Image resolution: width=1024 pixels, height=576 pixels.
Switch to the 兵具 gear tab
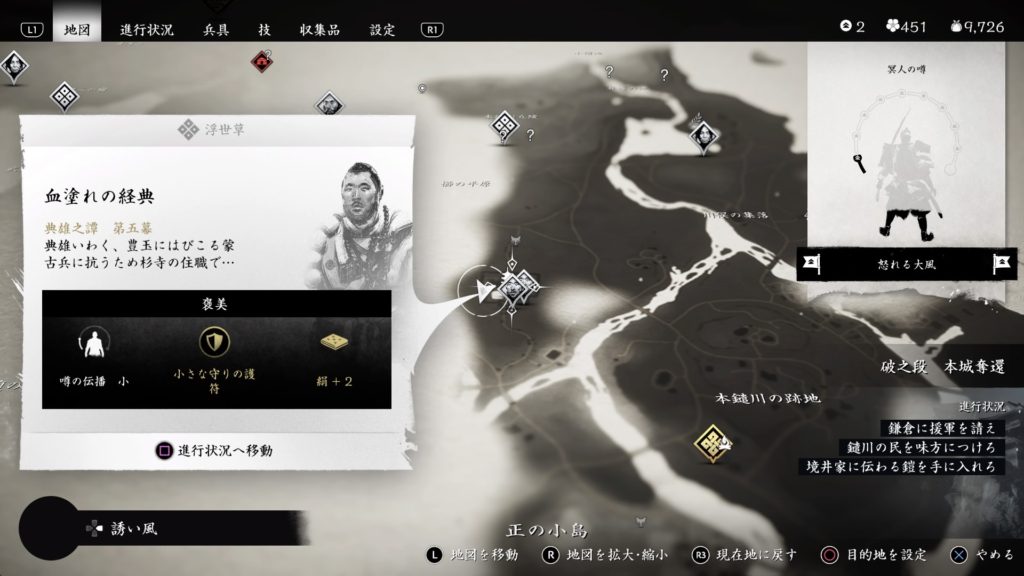[x=216, y=29]
